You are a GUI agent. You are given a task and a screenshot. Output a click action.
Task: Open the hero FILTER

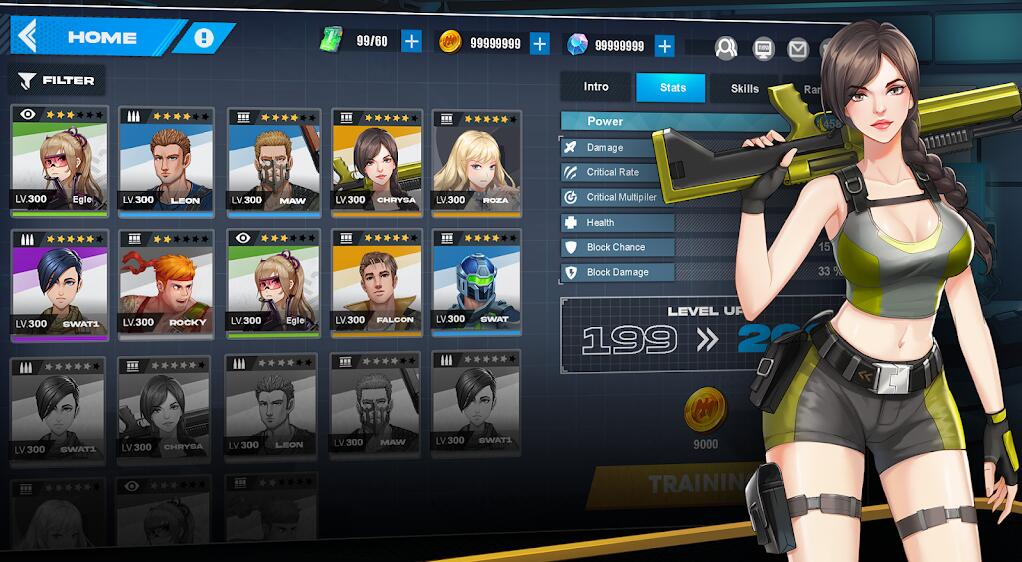click(57, 80)
